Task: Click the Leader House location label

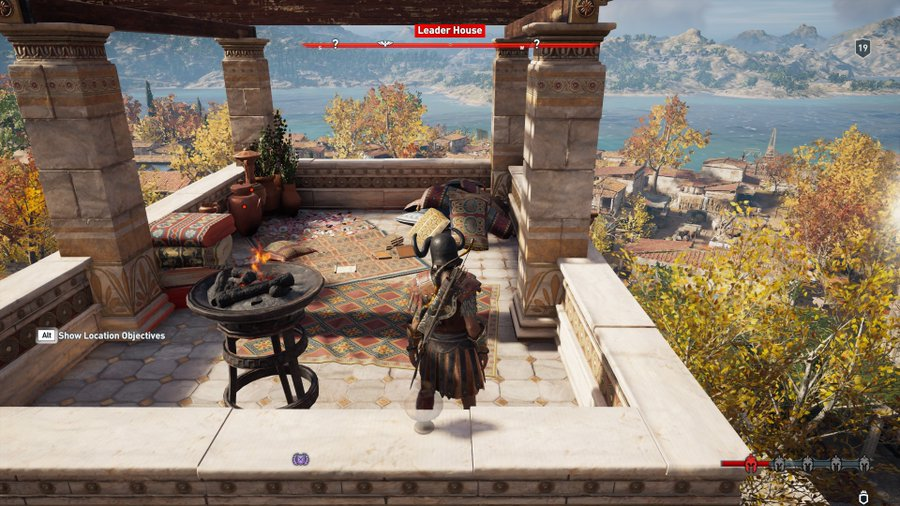Action: (x=450, y=31)
